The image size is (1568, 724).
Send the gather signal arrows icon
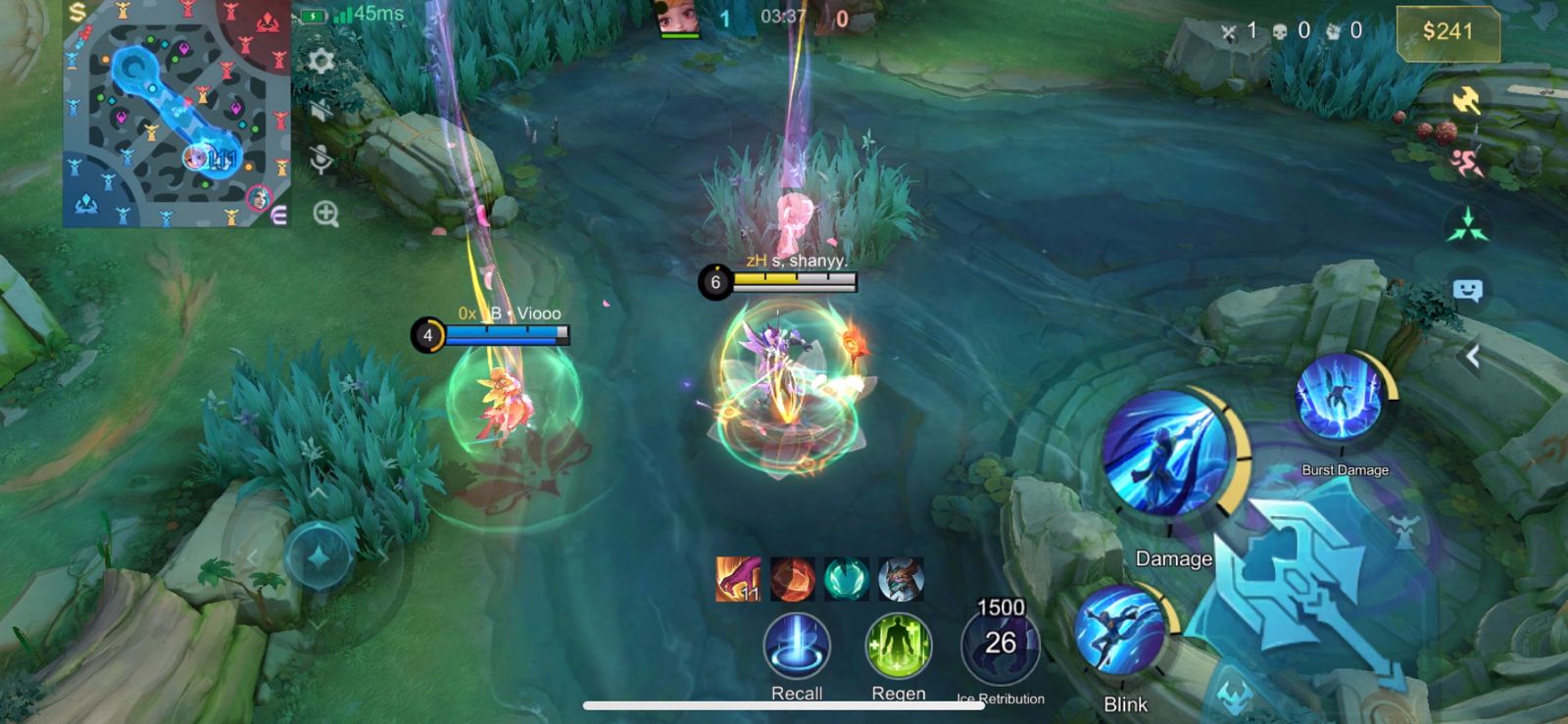(x=1467, y=225)
